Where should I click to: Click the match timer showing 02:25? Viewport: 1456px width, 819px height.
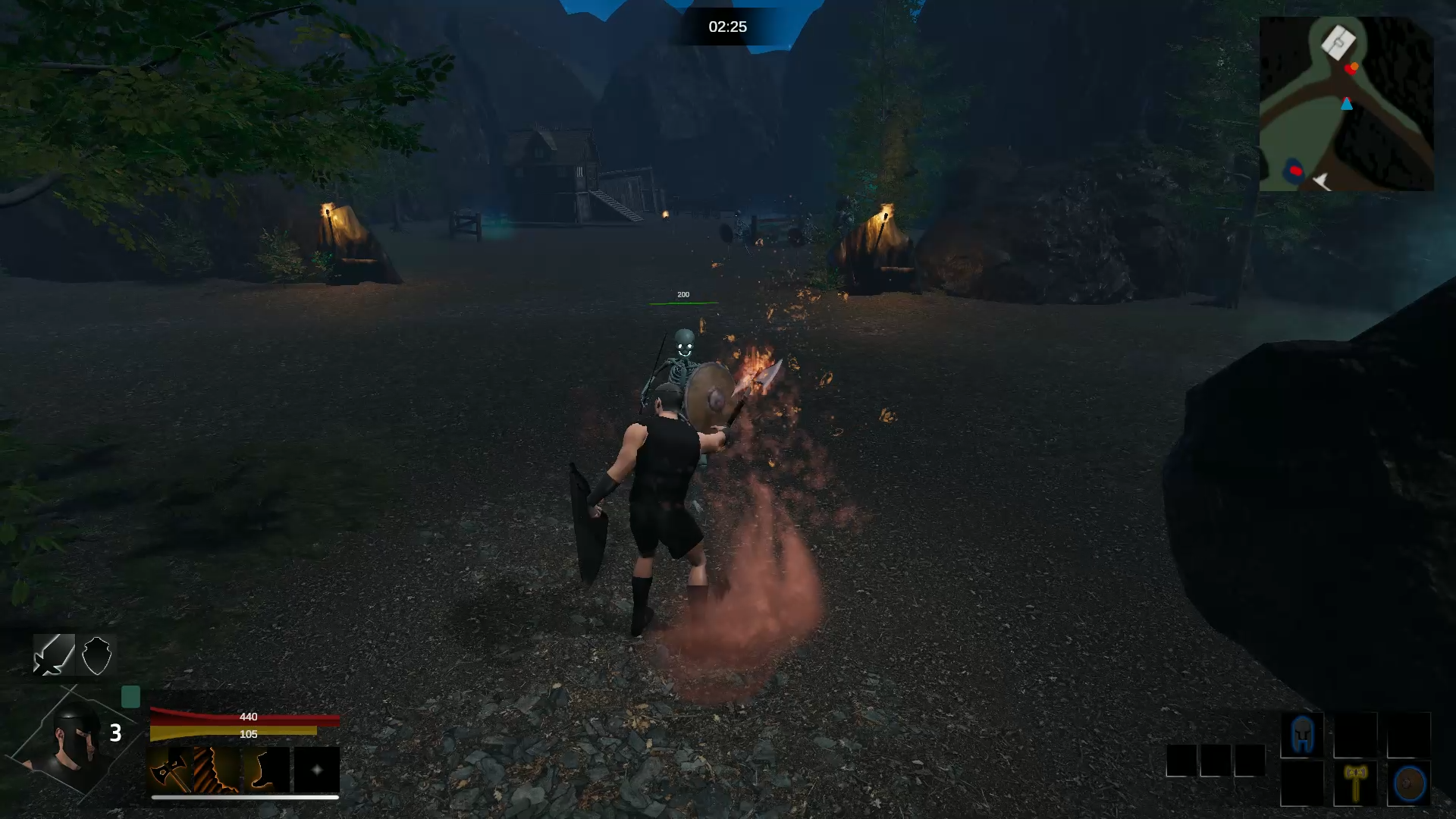pos(726,26)
